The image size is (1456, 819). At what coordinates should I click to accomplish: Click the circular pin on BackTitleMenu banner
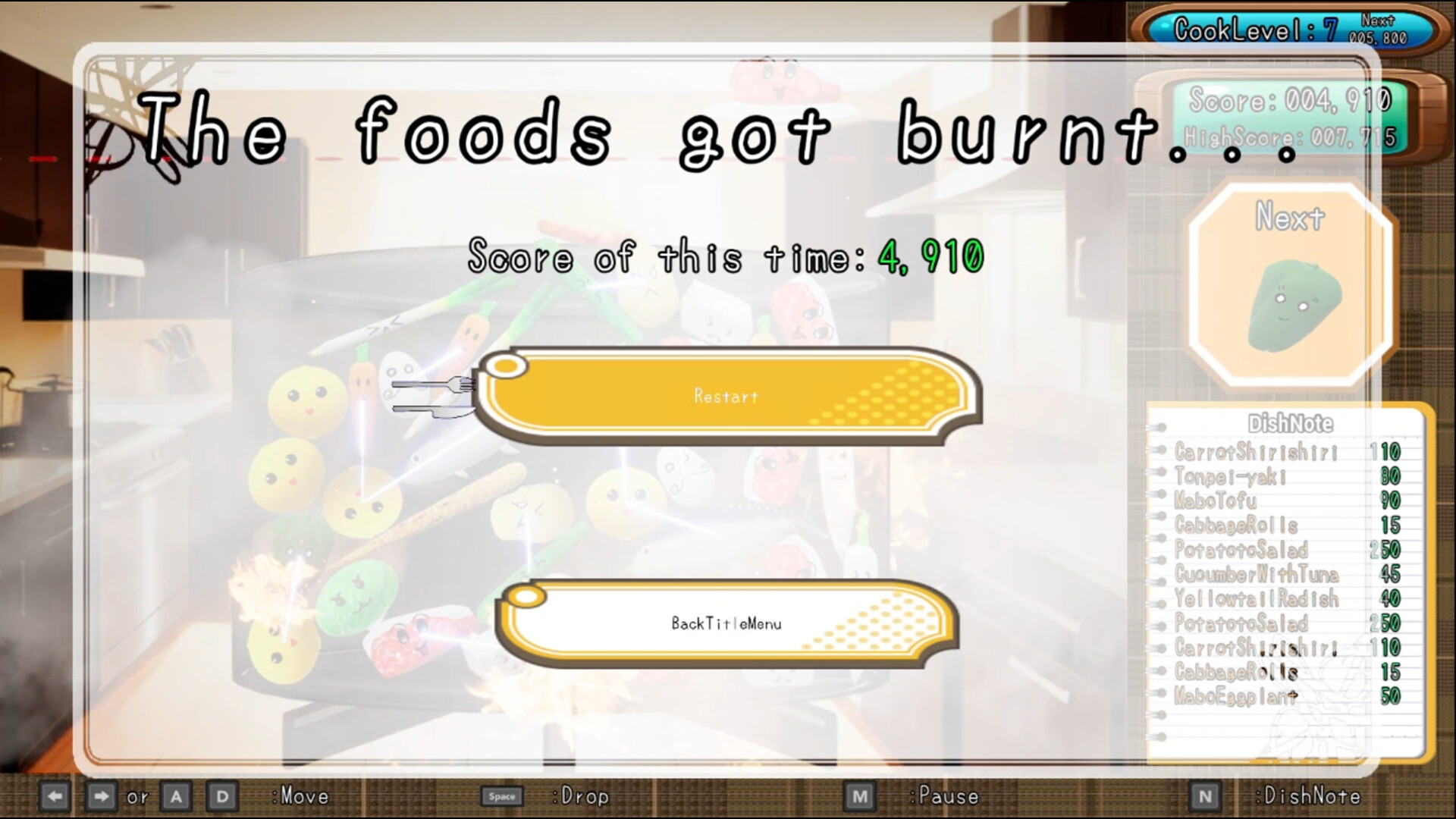[x=526, y=597]
